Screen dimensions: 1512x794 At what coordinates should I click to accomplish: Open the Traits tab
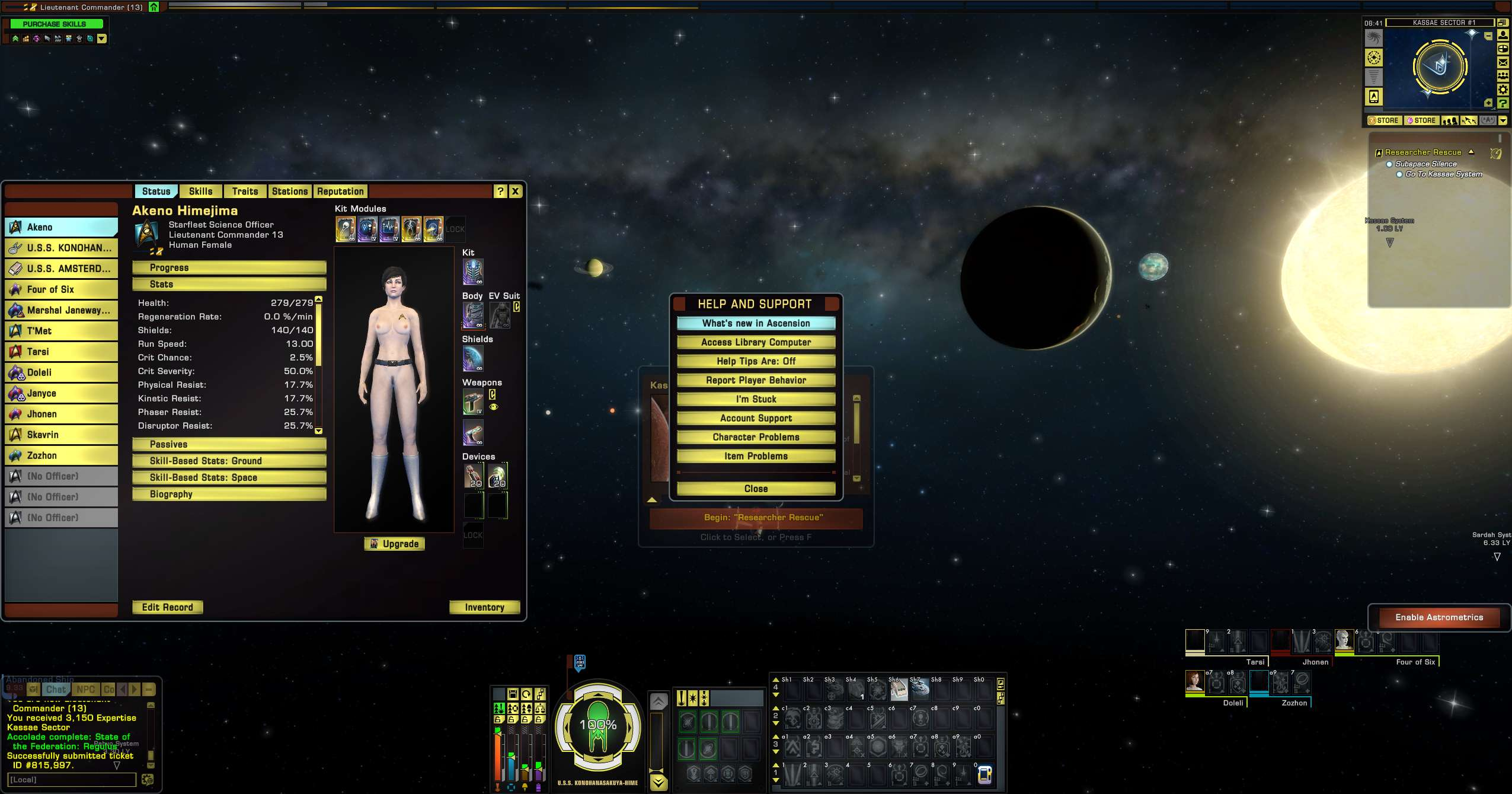point(245,192)
